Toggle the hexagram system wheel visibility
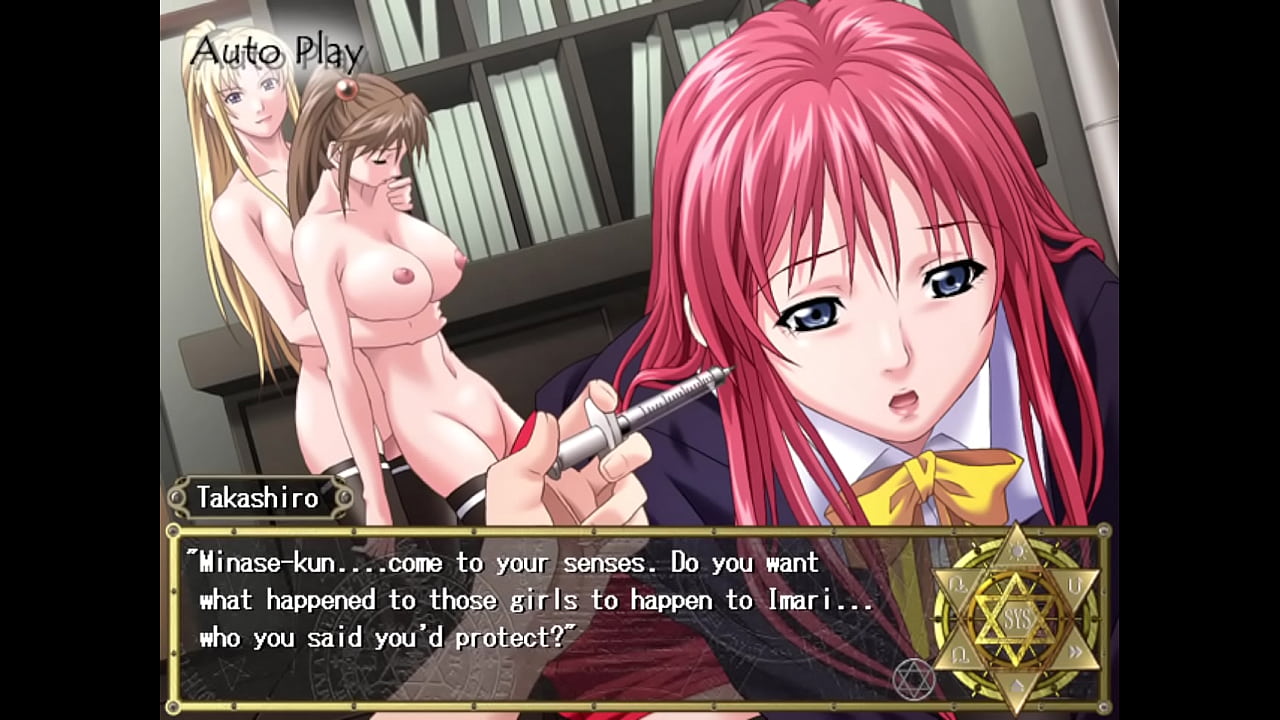 tap(1019, 617)
